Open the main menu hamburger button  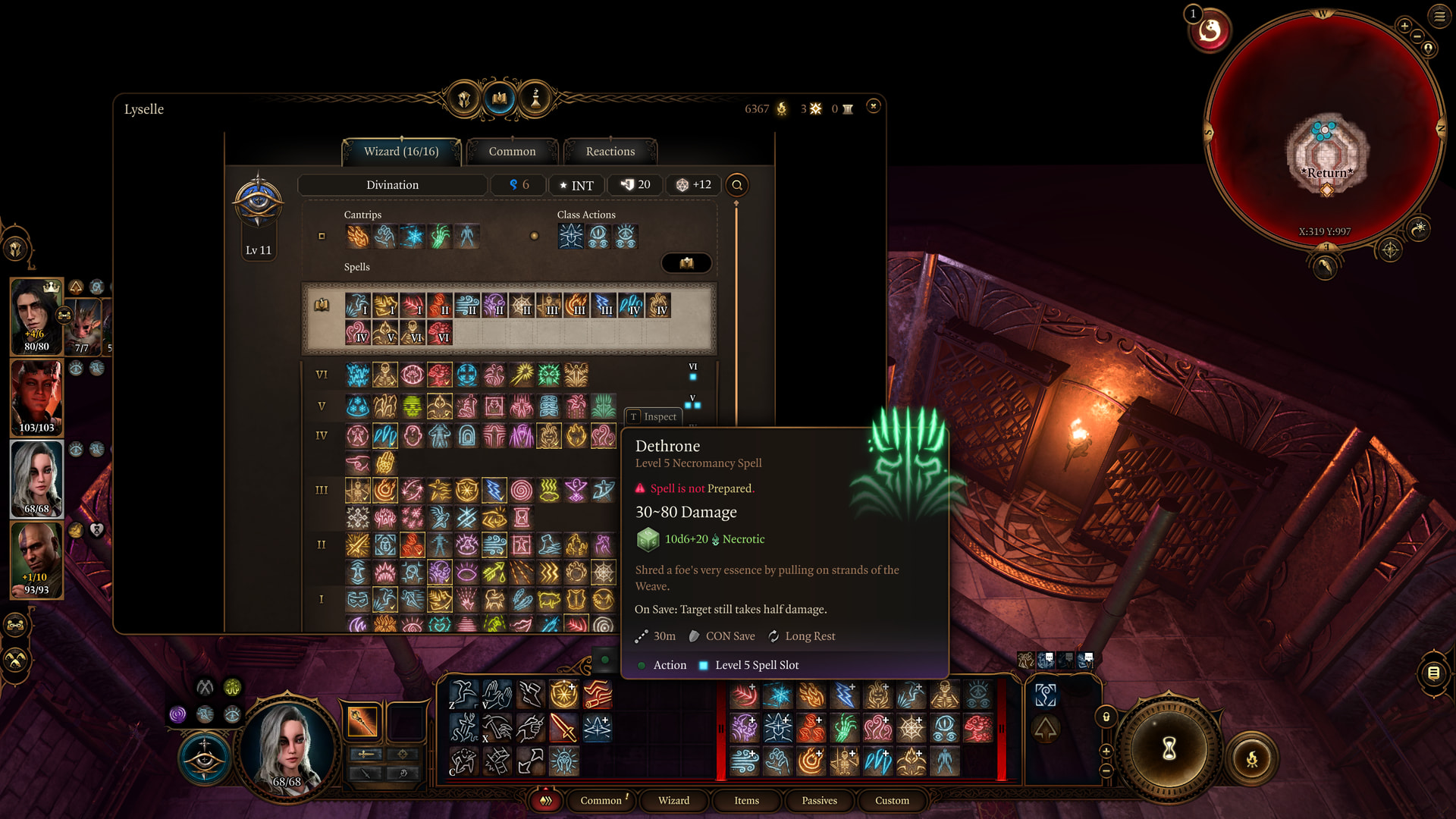tap(1439, 16)
